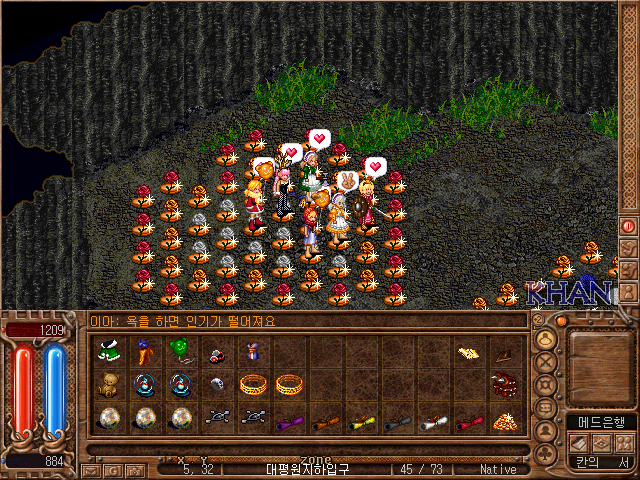Viewport: 640px width, 480px height.
Task: Pick the green balloon item
Action: pos(180,350)
